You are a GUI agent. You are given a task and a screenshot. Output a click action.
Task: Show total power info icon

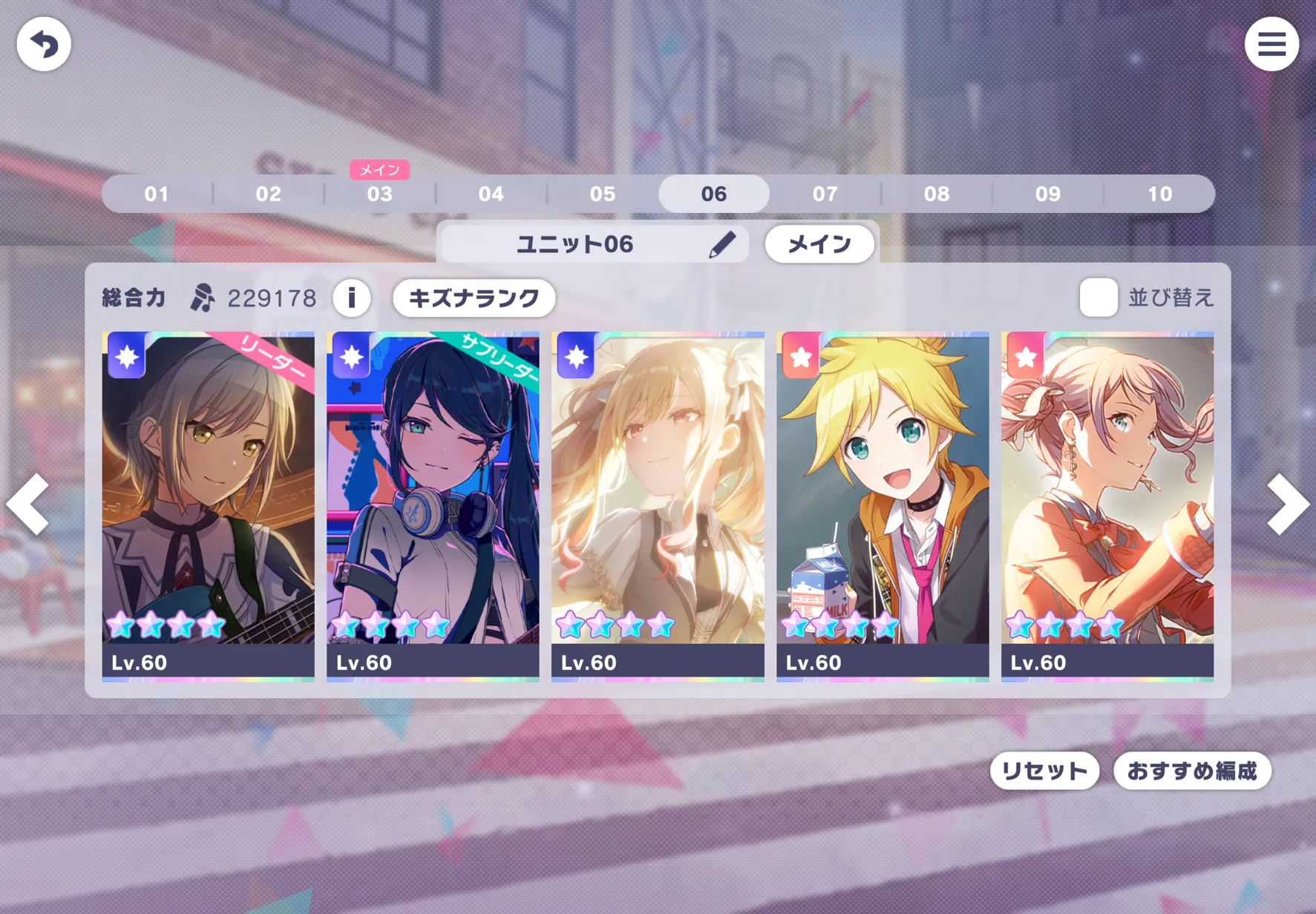(352, 298)
